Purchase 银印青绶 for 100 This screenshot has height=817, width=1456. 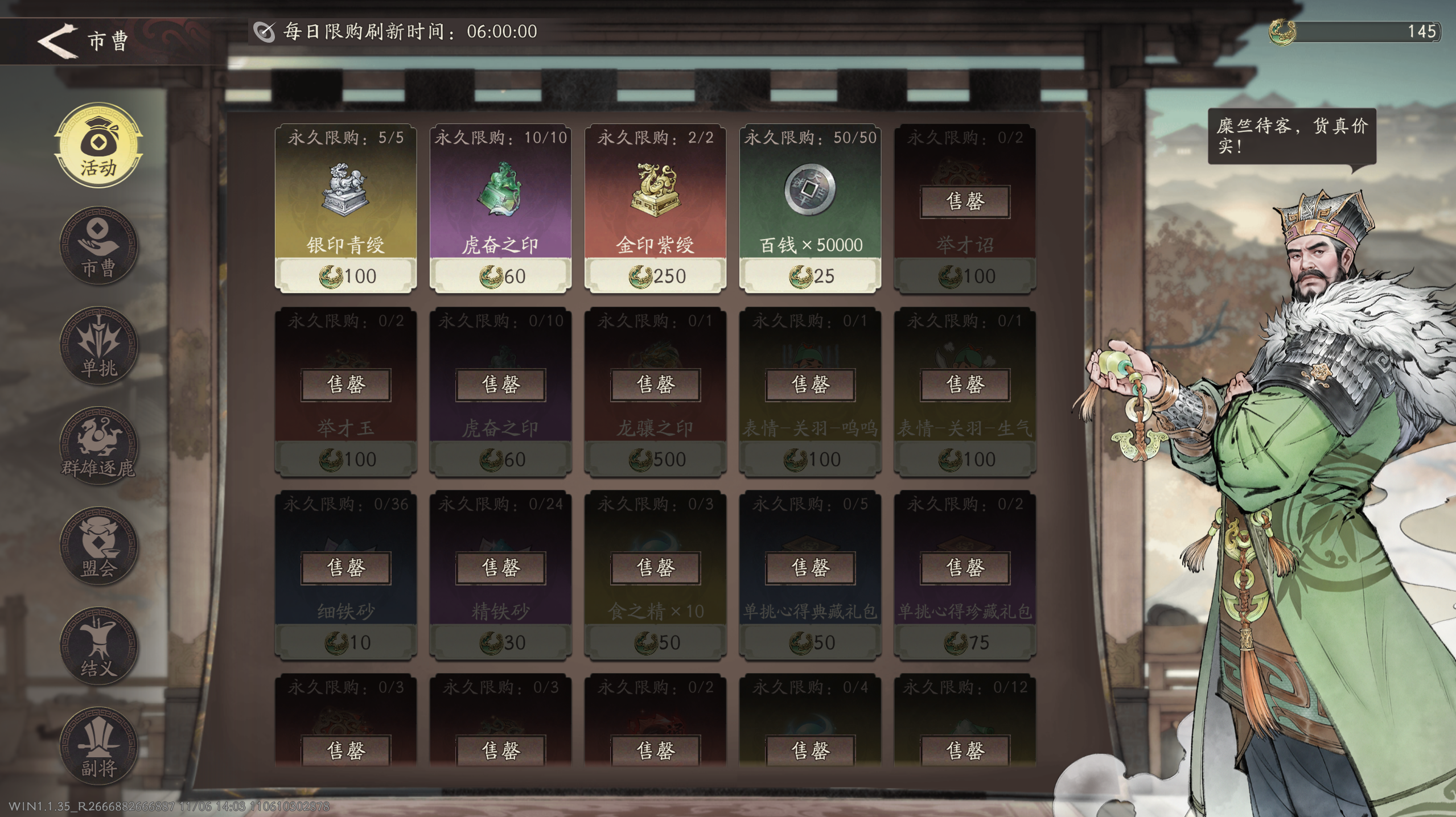[346, 275]
